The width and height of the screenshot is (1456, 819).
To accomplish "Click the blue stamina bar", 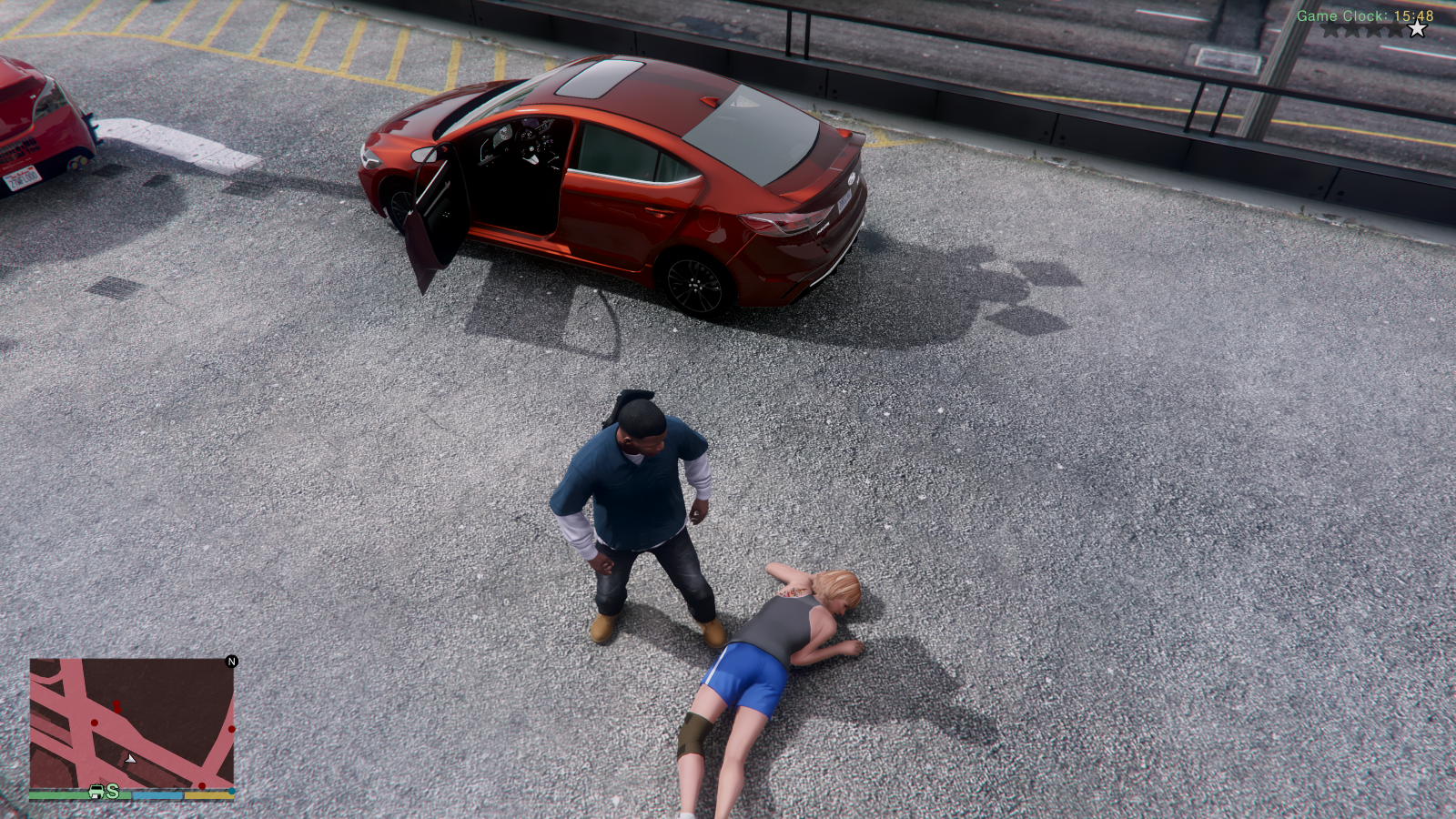I will point(157,794).
